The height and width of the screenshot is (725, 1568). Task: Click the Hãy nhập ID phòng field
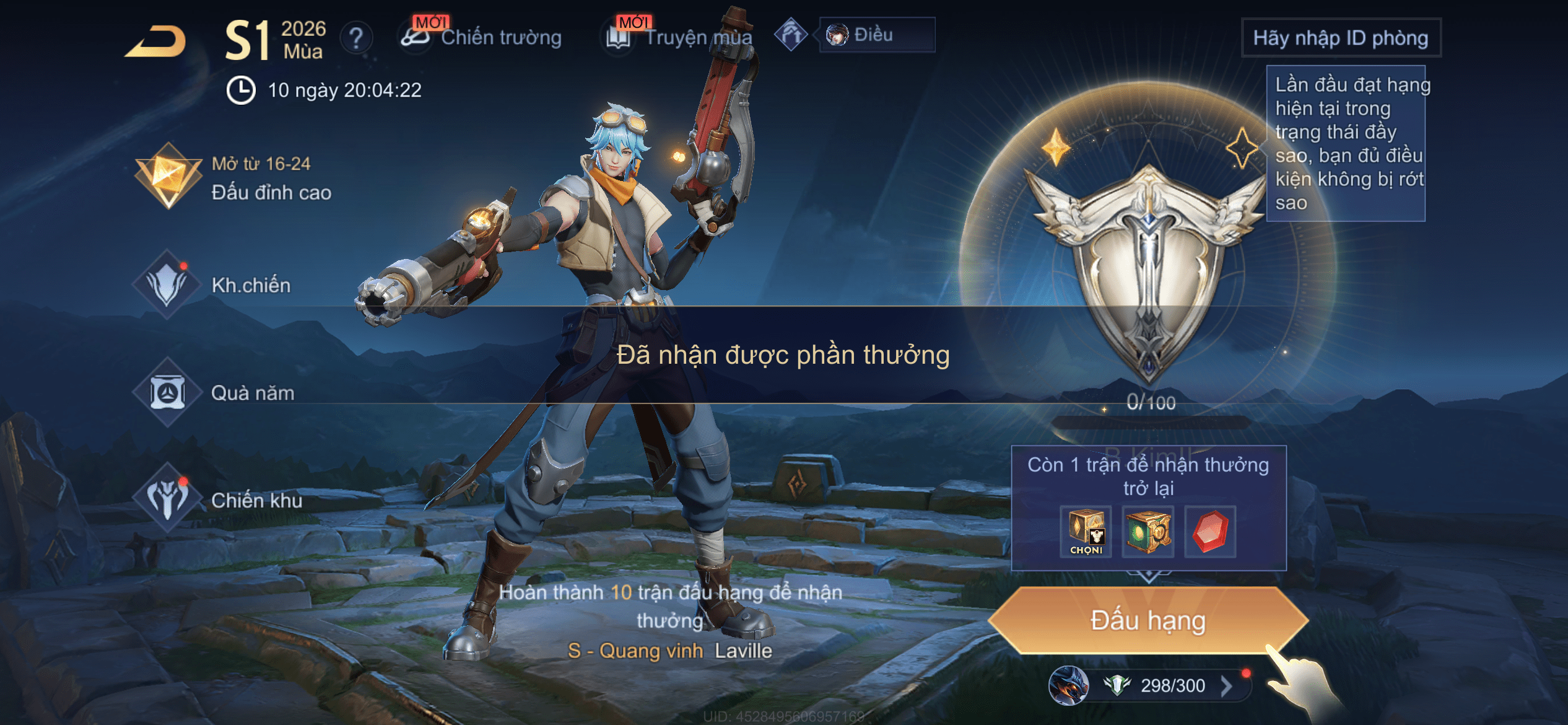click(1341, 38)
